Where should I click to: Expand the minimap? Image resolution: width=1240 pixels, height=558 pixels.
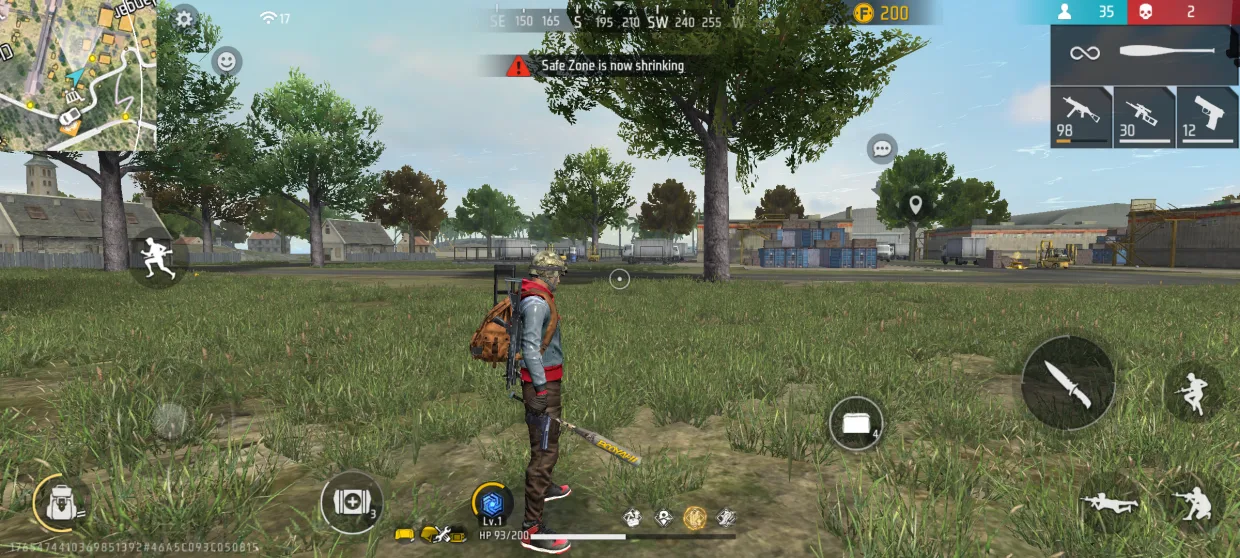click(78, 76)
